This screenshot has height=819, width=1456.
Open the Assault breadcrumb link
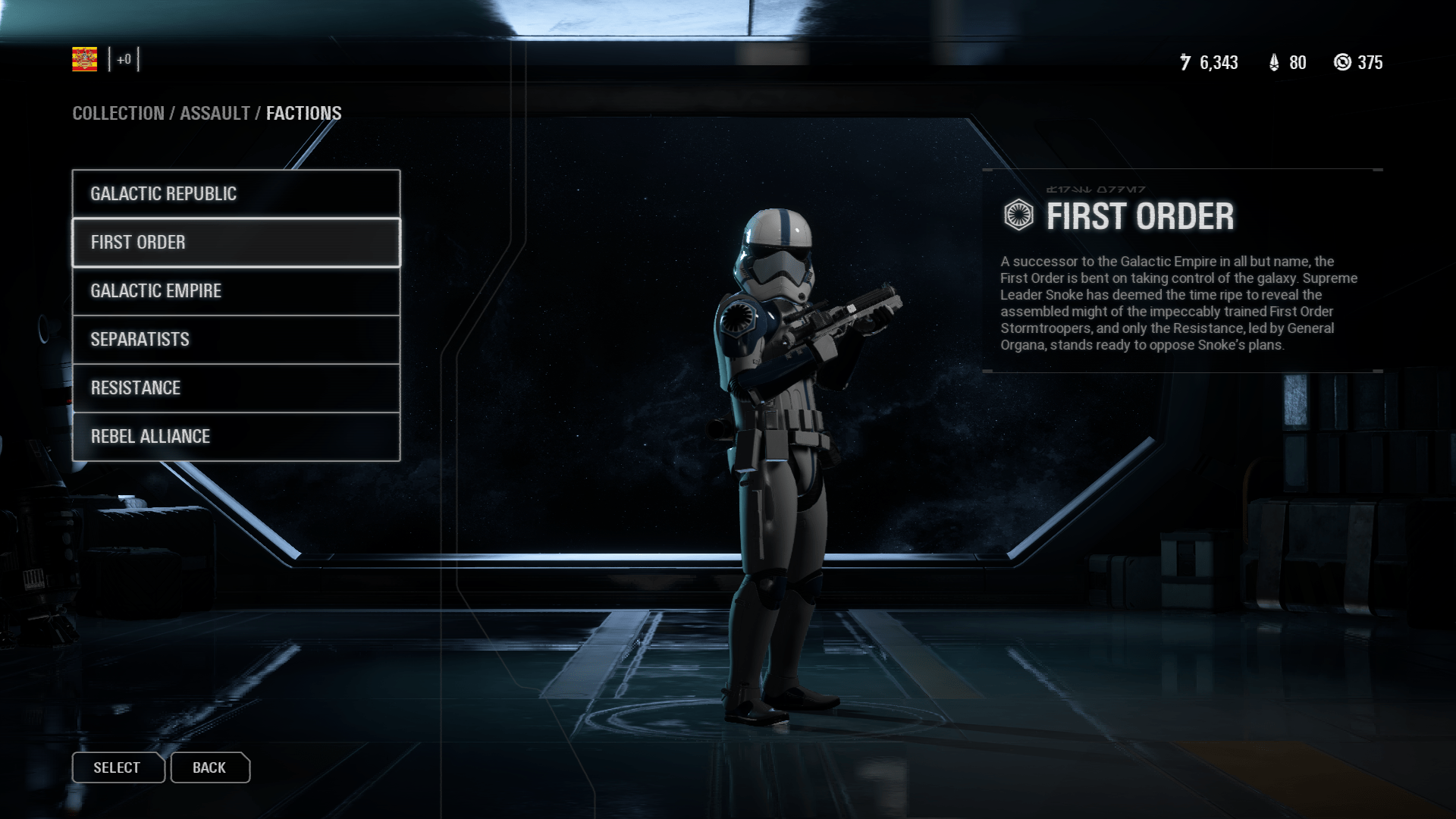coord(215,113)
